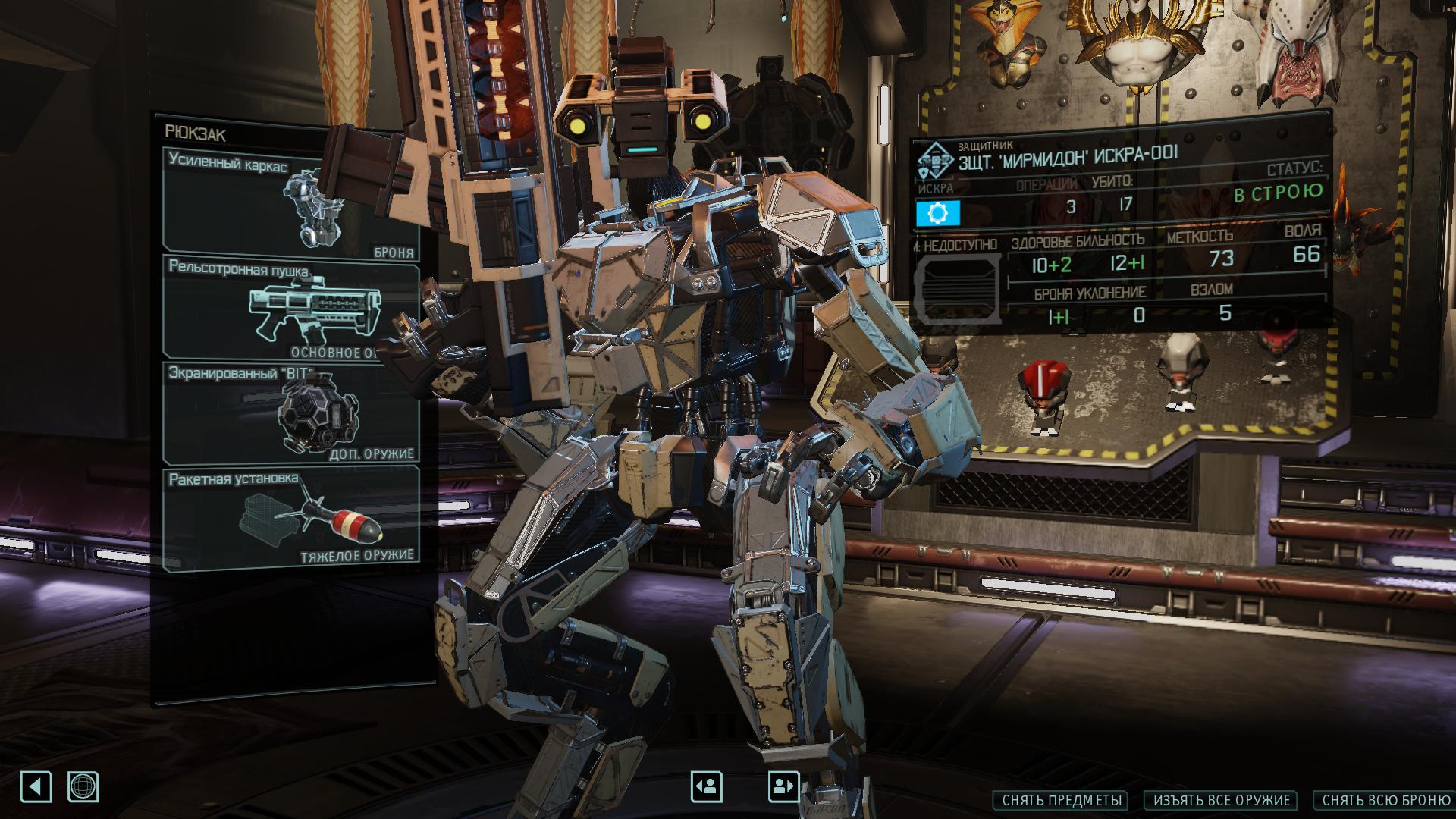Select the unavailable empty item slot
This screenshot has height=819, width=1456.
(x=956, y=290)
